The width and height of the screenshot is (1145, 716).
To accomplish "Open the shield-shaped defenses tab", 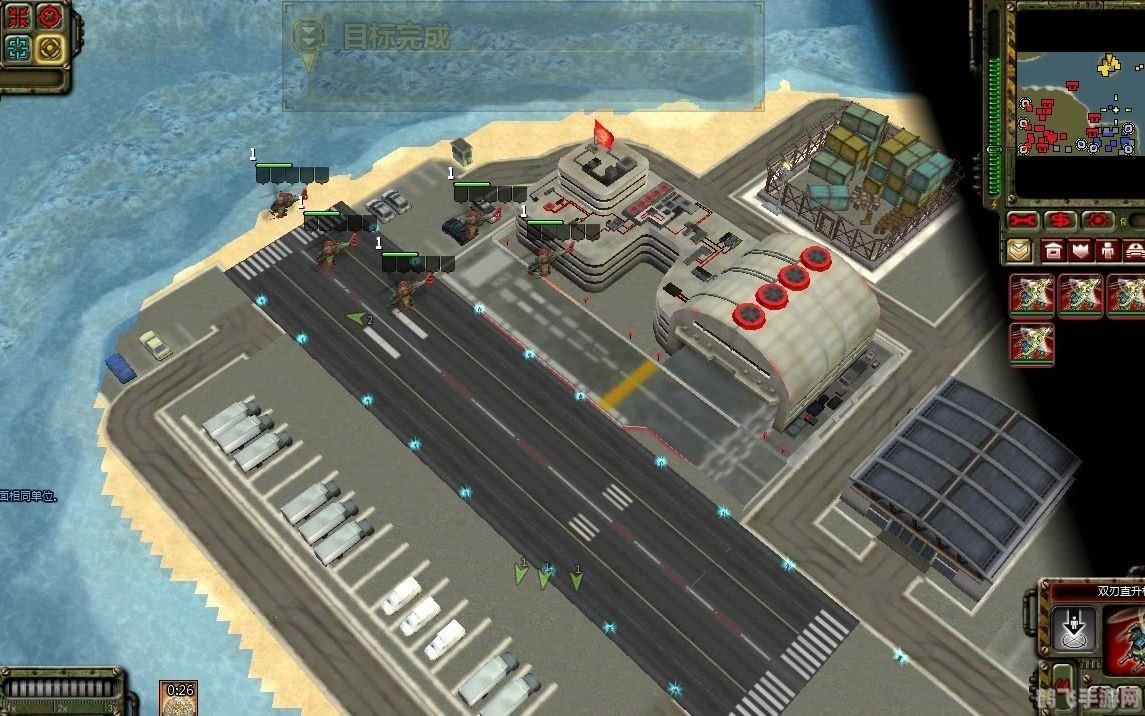I will [x=1080, y=250].
